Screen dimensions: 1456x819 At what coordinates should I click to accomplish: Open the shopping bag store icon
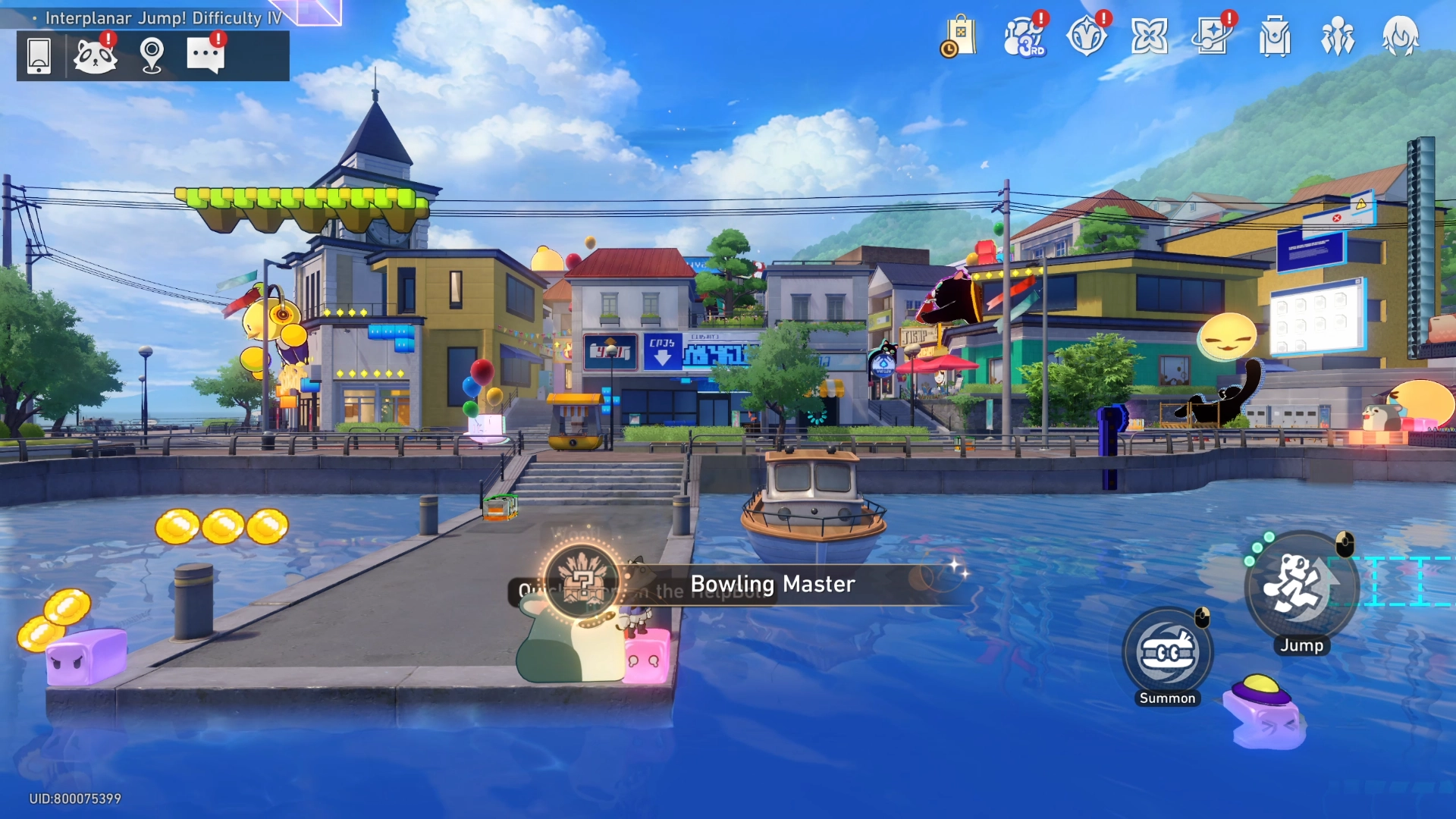coord(959,36)
